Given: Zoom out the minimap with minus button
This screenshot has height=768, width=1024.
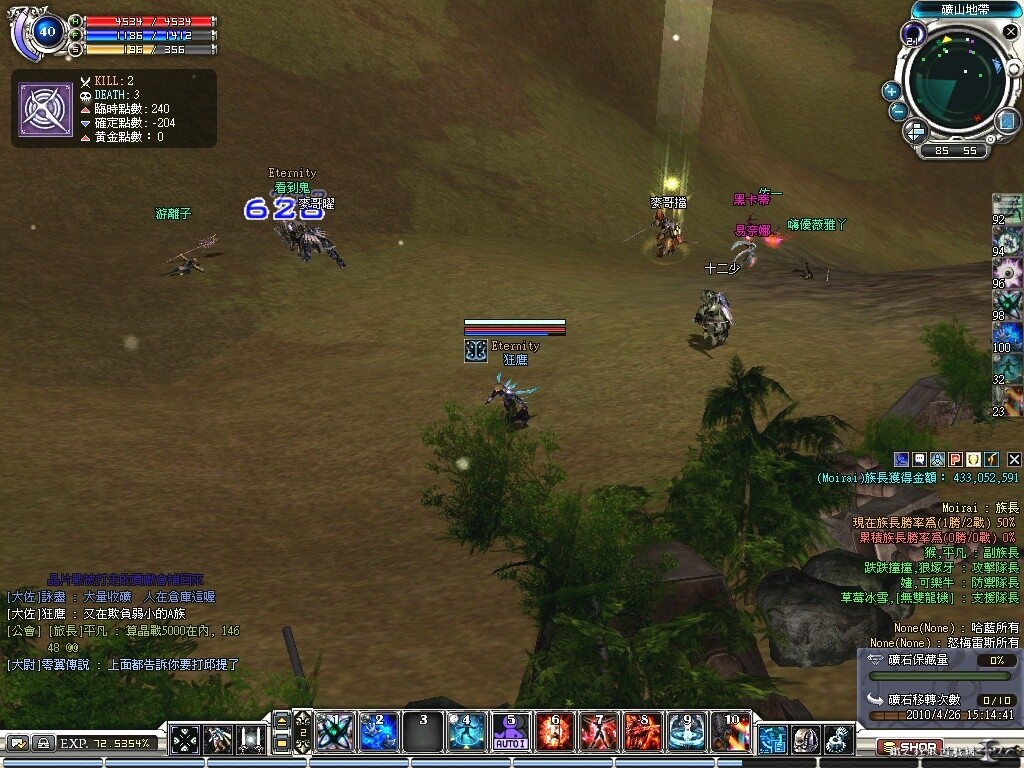Looking at the screenshot, I should pos(898,111).
